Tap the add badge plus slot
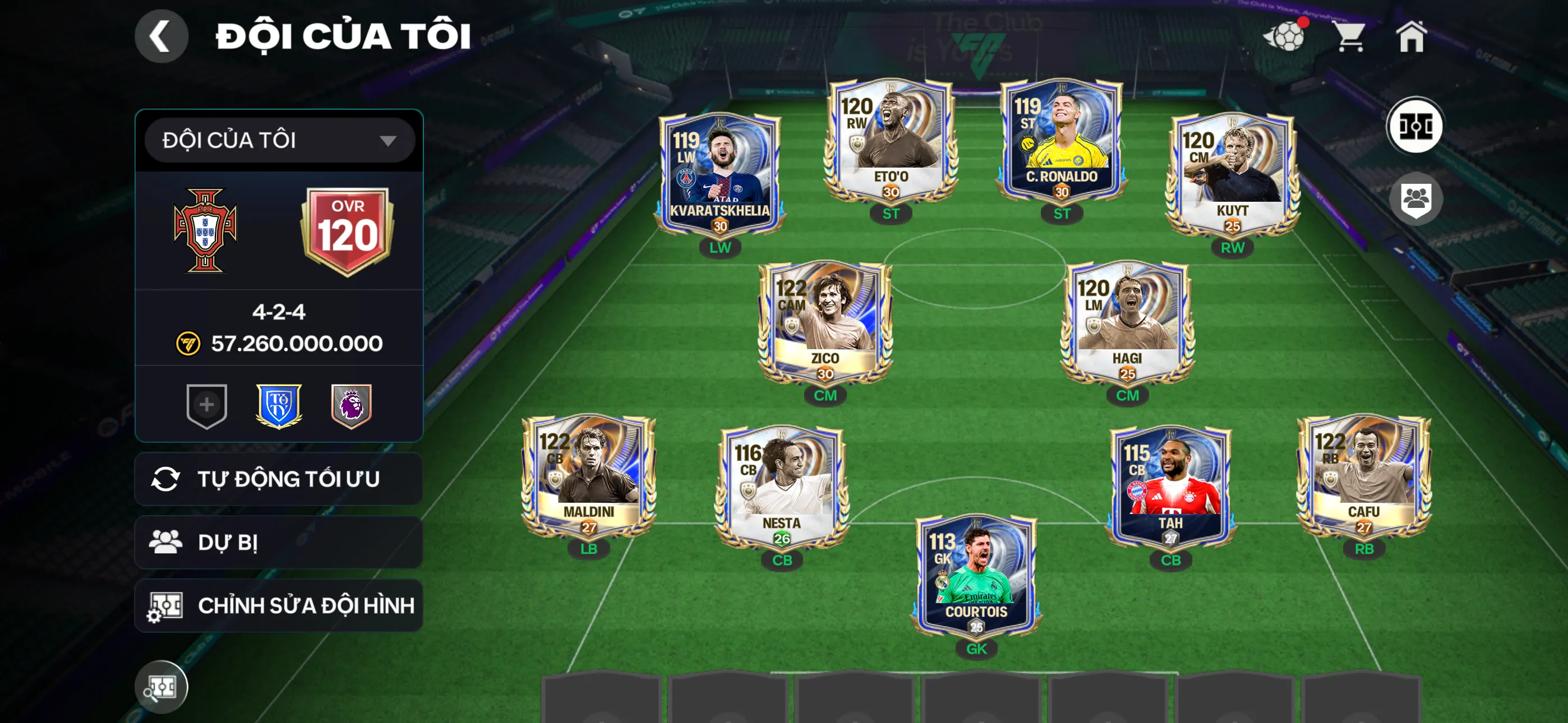This screenshot has height=723, width=1568. [x=207, y=406]
